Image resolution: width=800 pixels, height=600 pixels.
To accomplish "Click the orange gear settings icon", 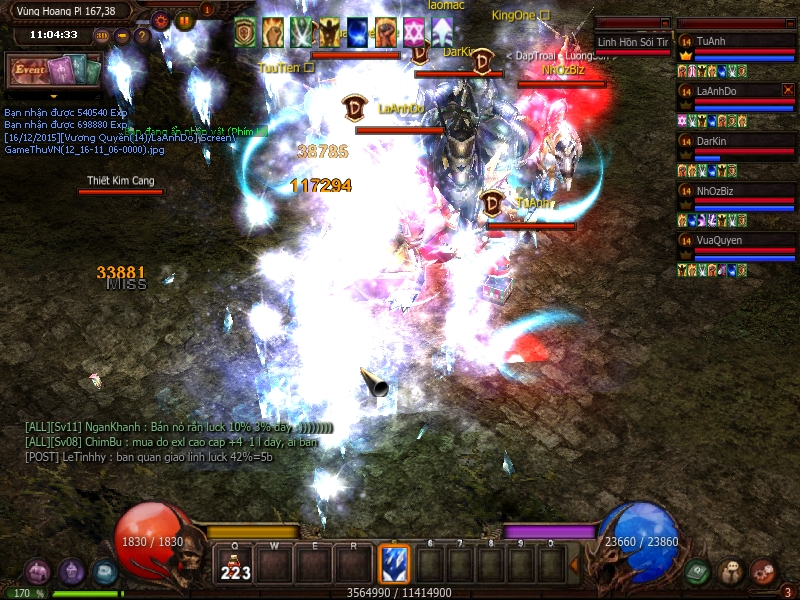I will click(x=161, y=19).
